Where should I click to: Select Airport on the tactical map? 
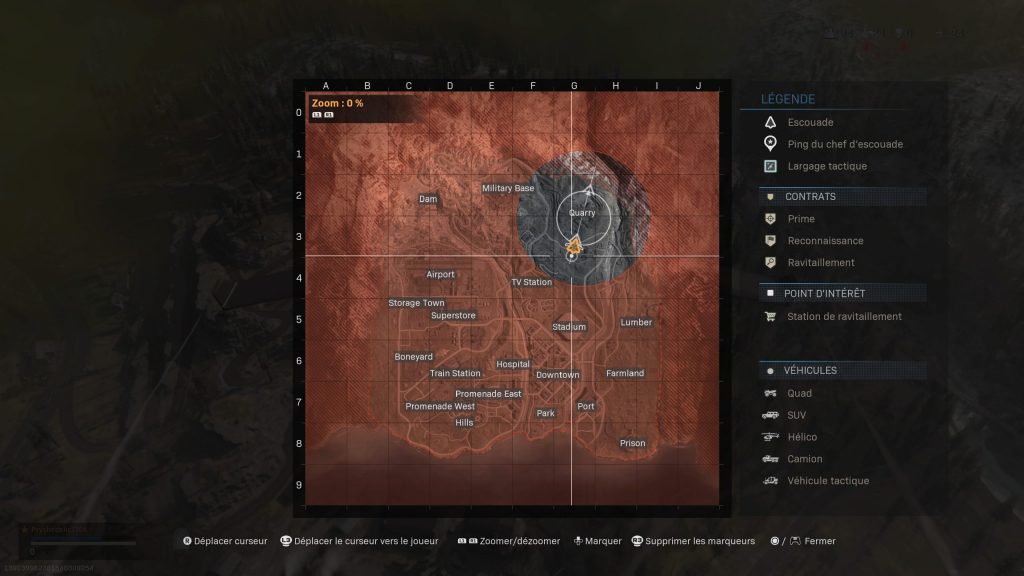(x=440, y=274)
